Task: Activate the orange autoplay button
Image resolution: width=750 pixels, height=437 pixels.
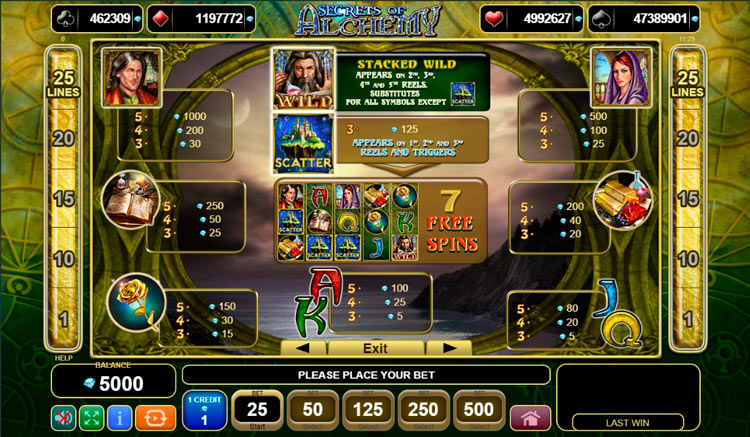Action: pos(155,417)
